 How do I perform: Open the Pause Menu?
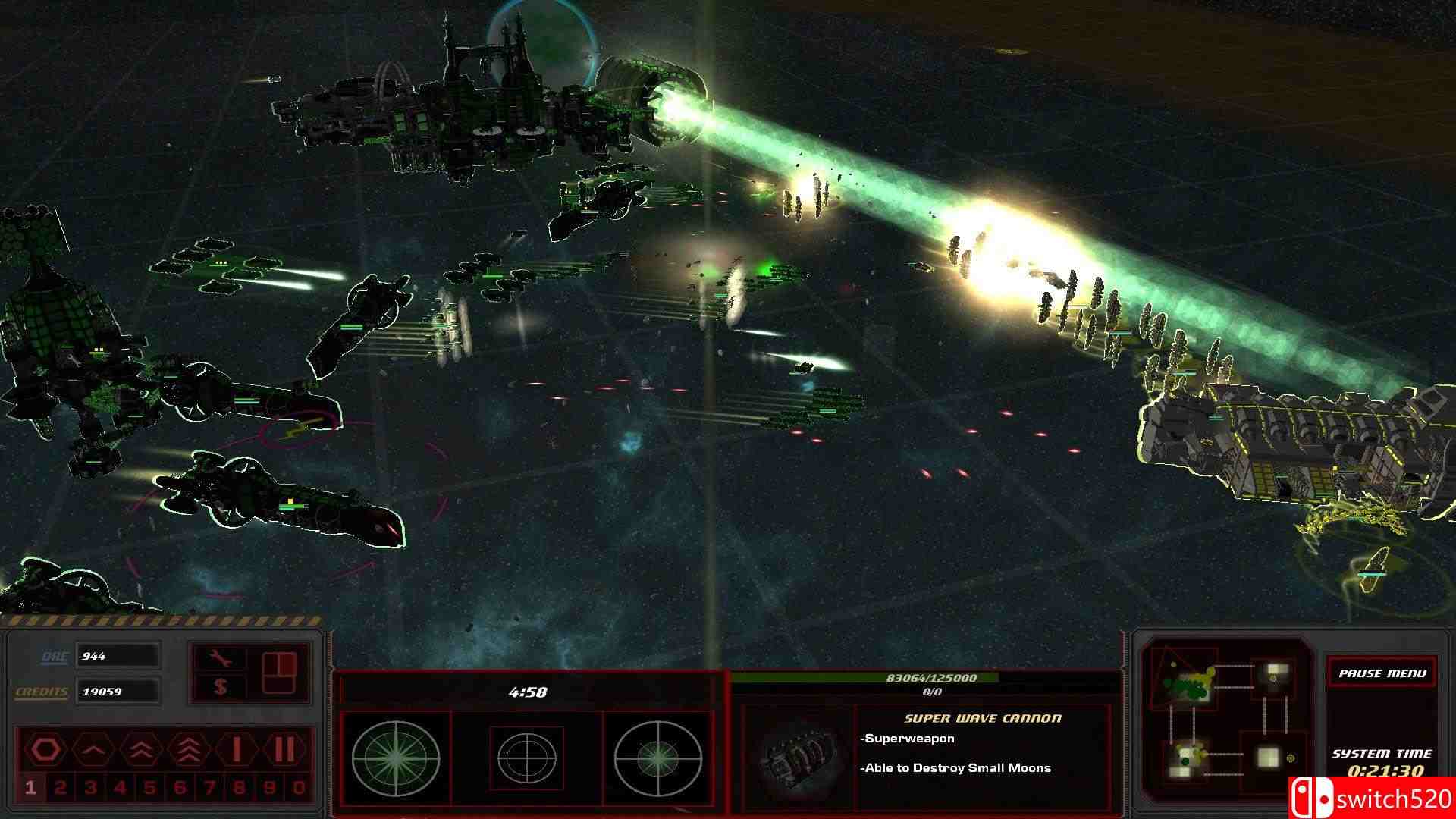1382,674
